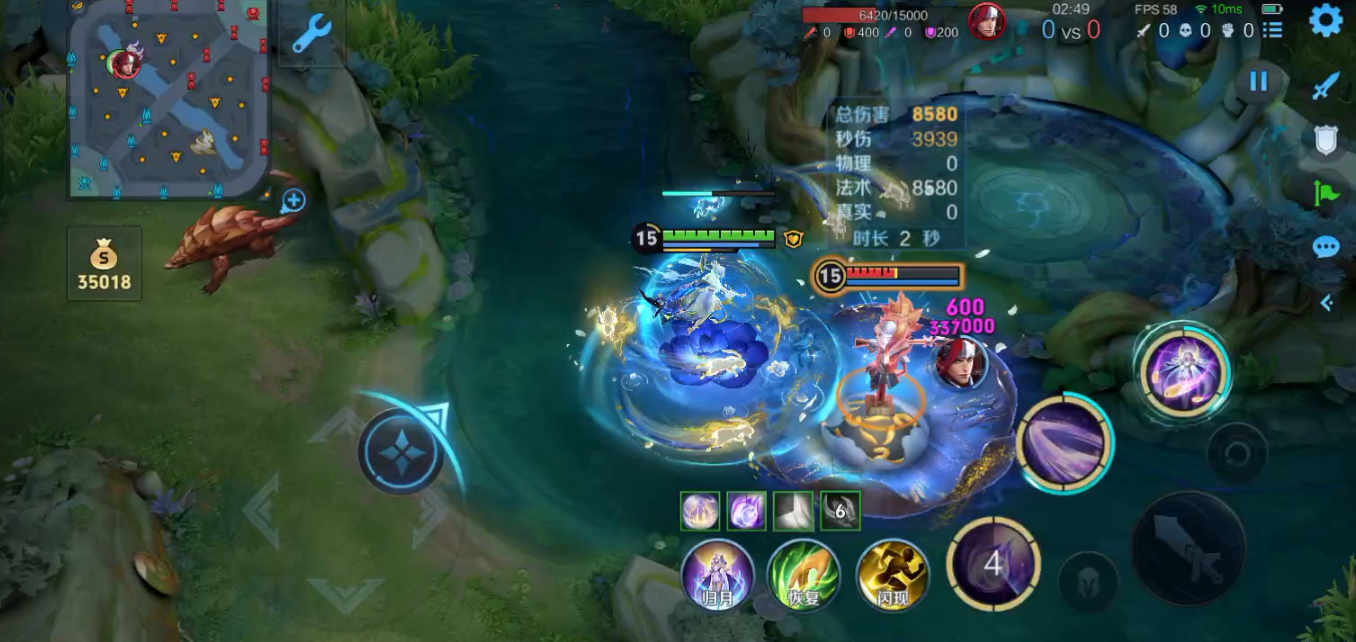Lock onto the red-haired enemy hero portrait
Image resolution: width=1356 pixels, height=642 pixels.
[x=961, y=364]
